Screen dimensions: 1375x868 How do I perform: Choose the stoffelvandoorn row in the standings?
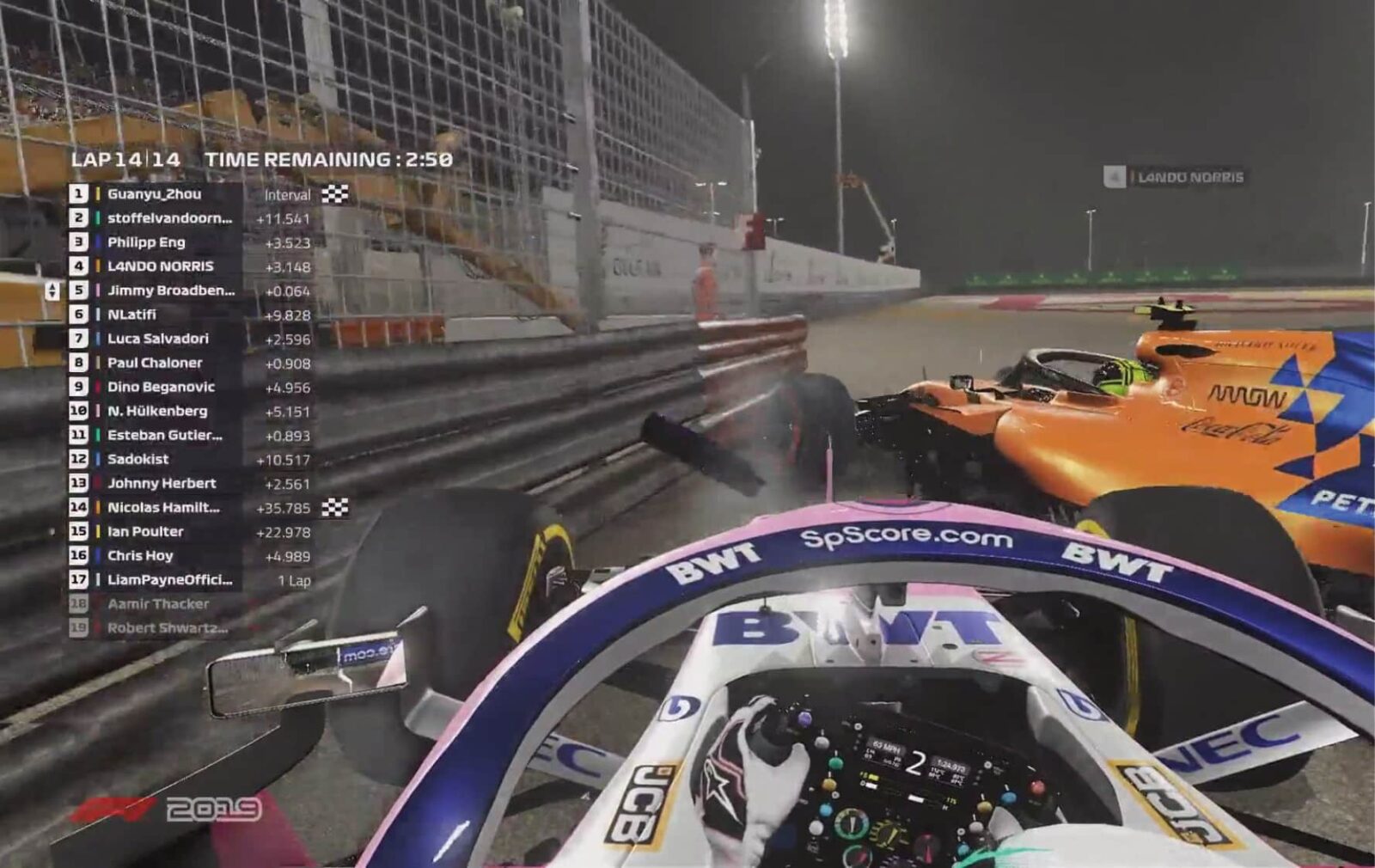click(169, 218)
